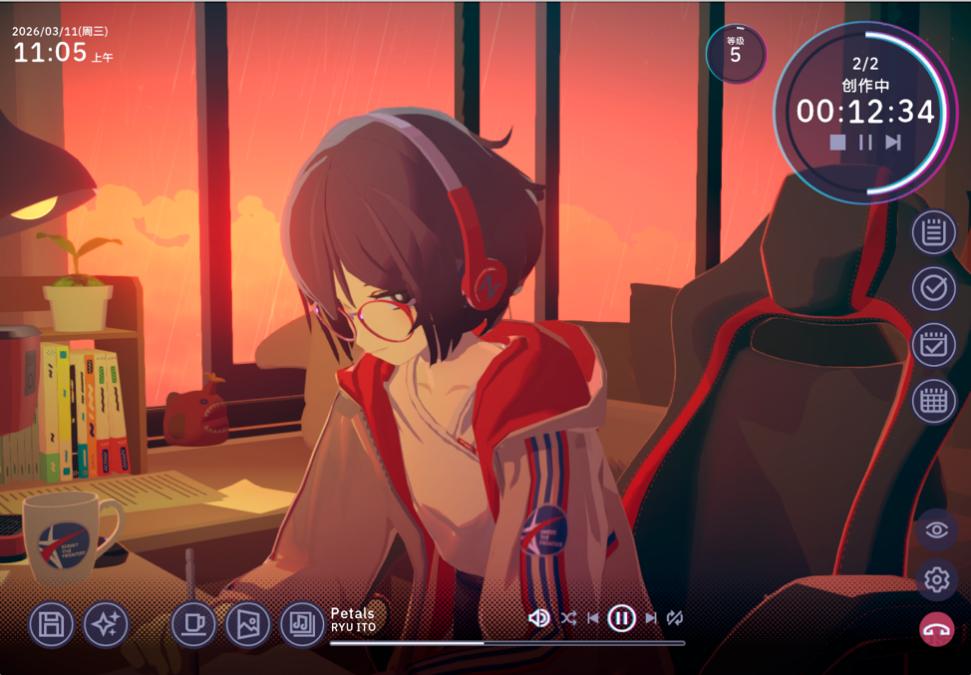Viewport: 971px width, 675px height.
Task: Click the red hang-up phone button
Action: 936,630
